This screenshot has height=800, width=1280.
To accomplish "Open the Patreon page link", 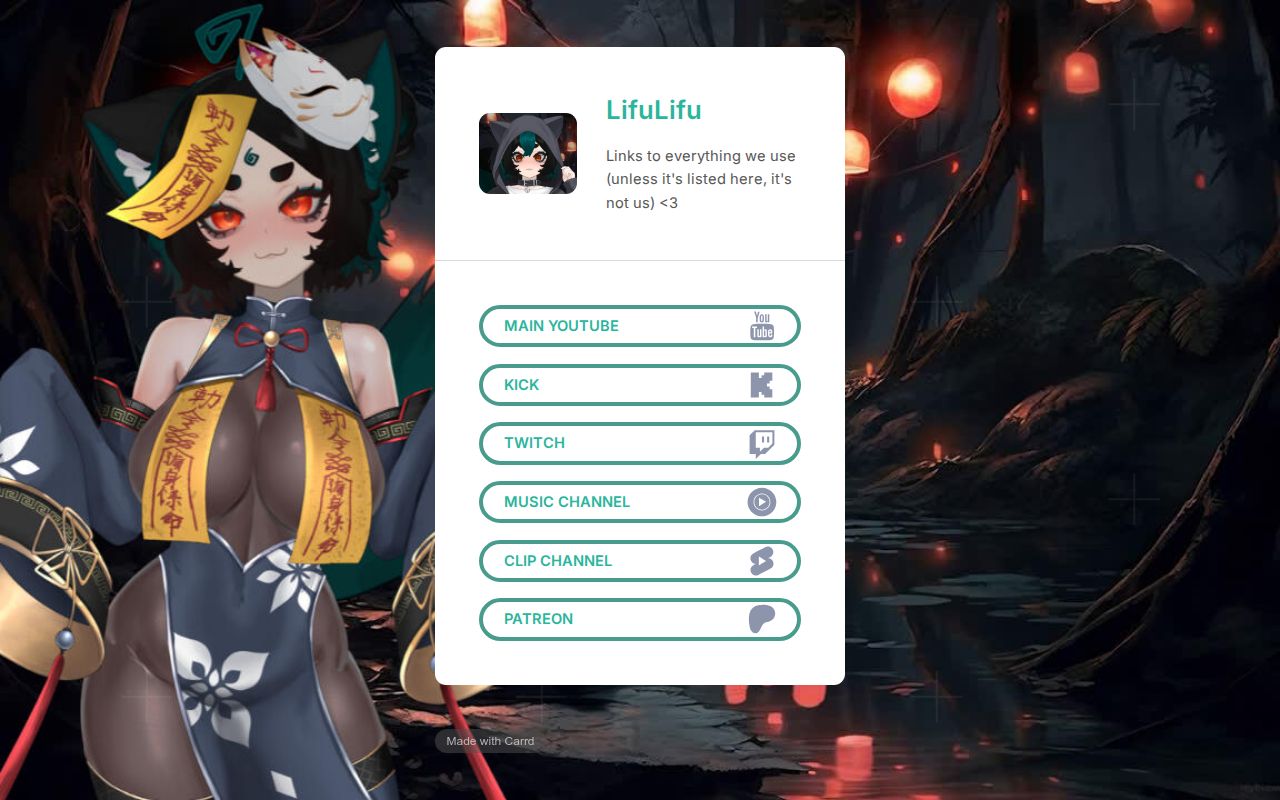I will click(640, 619).
